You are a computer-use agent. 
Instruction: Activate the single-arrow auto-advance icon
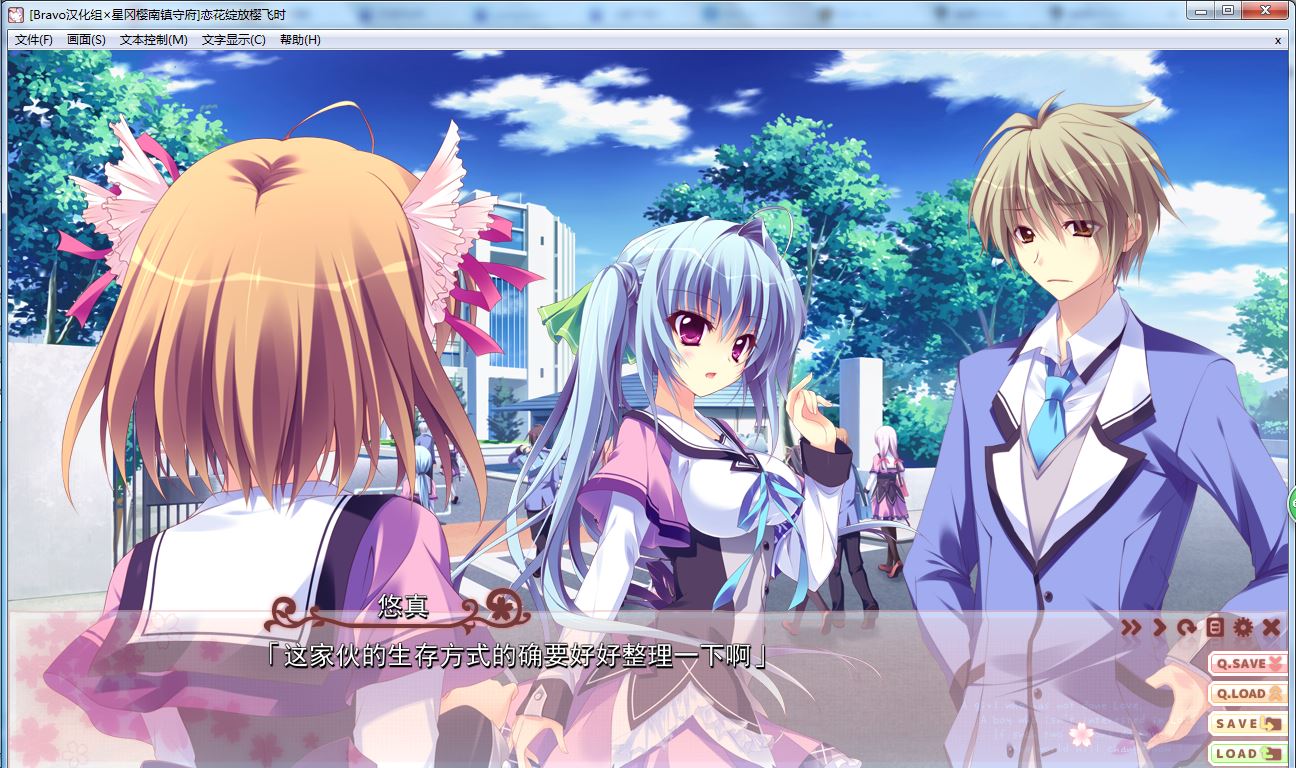click(1160, 628)
